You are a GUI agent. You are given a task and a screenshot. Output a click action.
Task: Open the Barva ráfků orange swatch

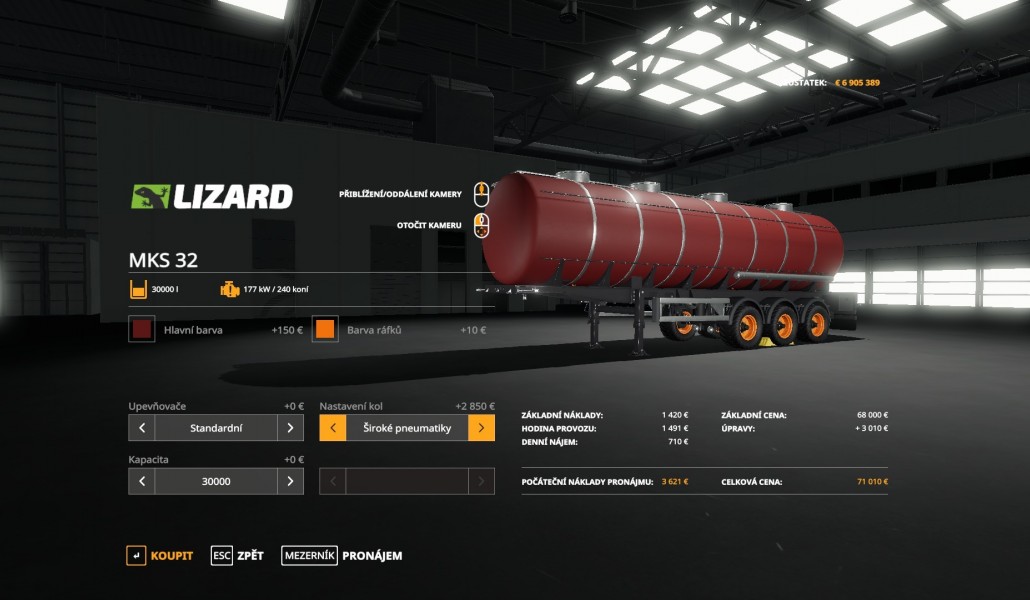coord(325,329)
